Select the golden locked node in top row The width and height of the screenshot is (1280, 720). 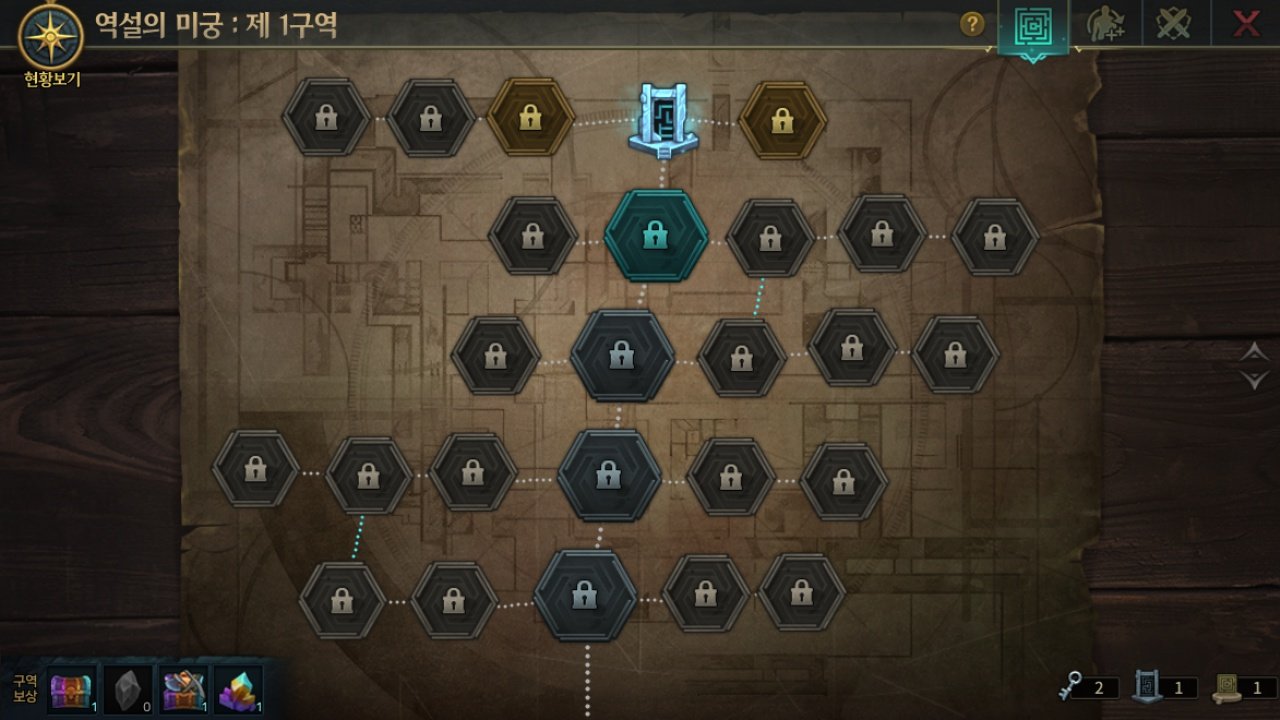click(531, 116)
